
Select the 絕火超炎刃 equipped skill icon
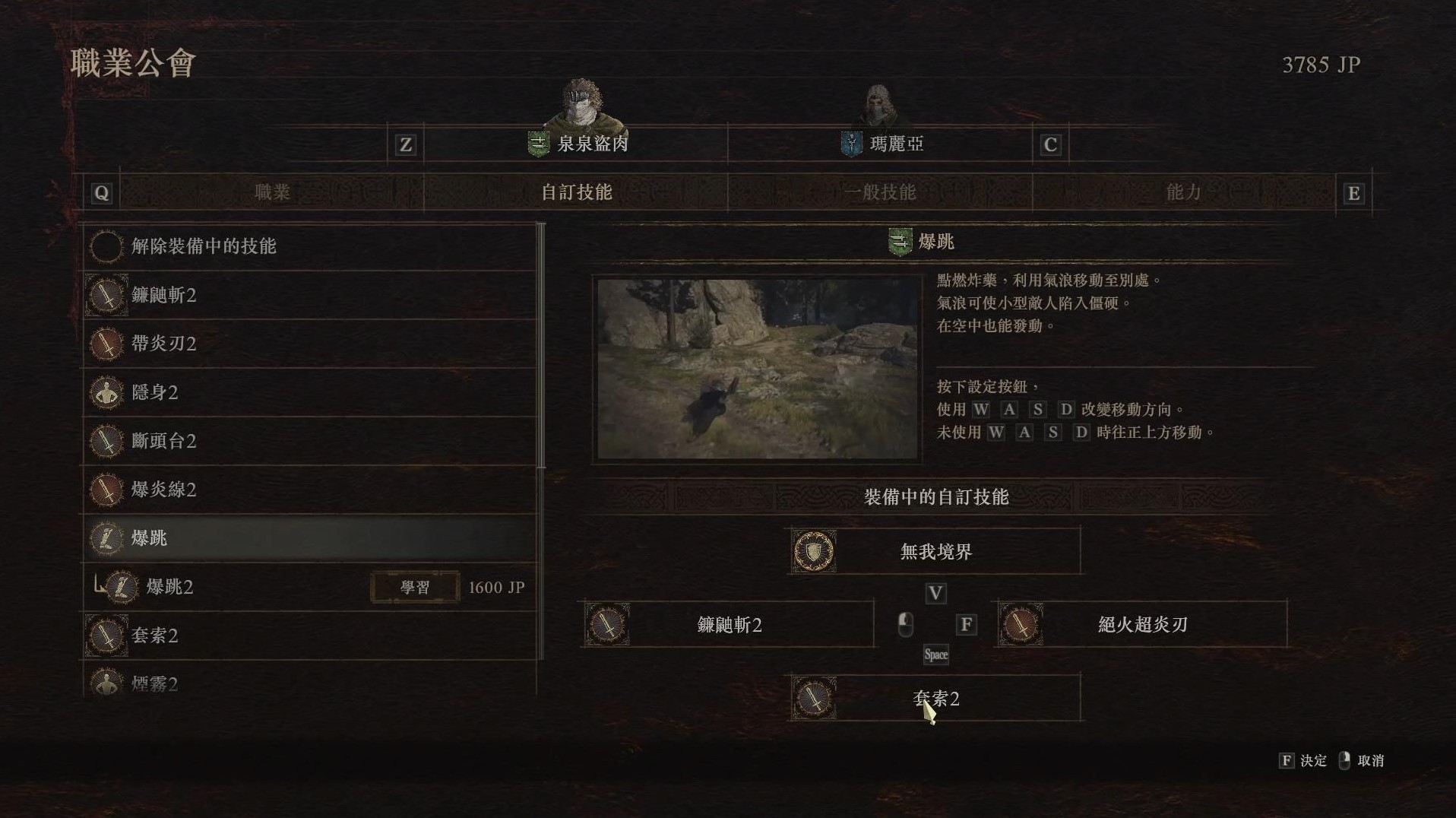pos(1021,624)
